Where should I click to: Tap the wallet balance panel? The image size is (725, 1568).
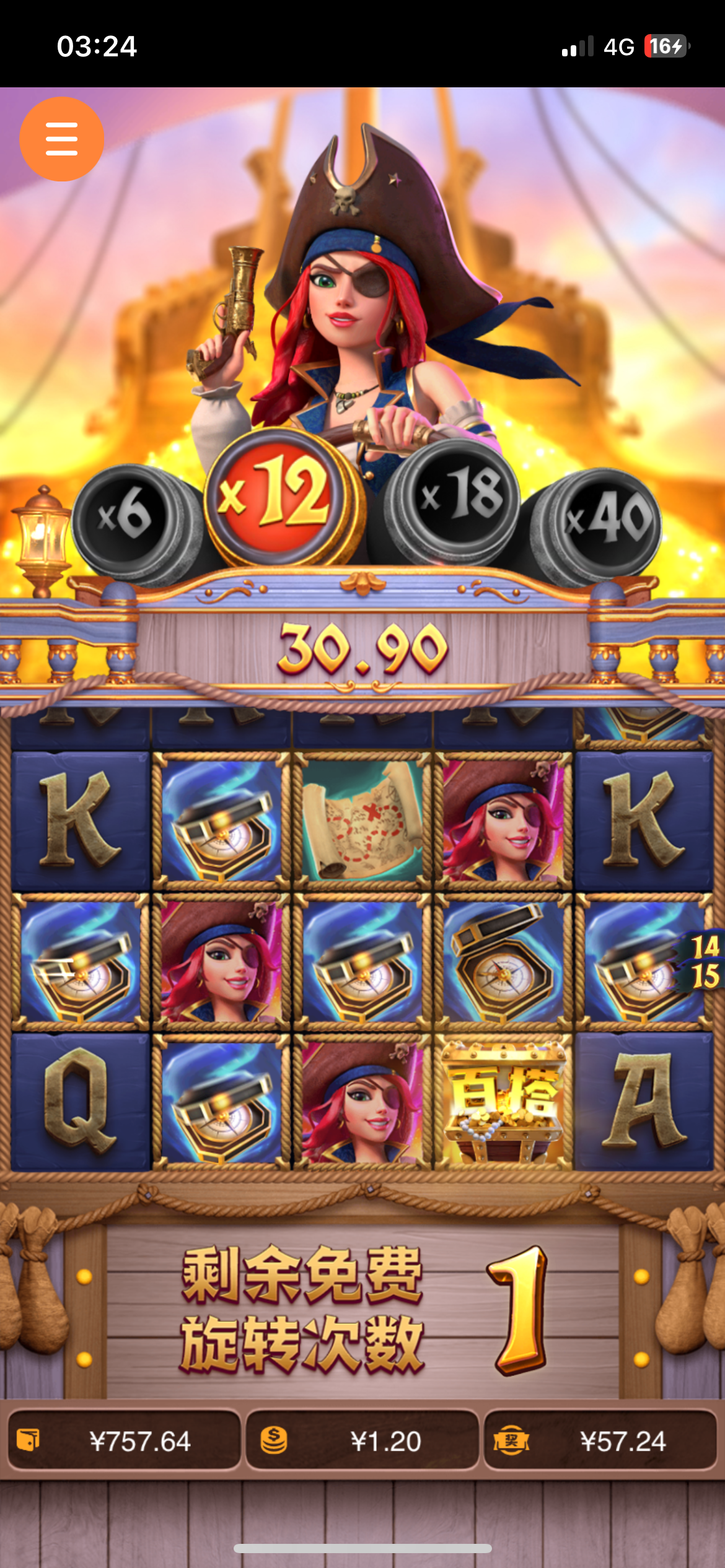[x=124, y=1440]
